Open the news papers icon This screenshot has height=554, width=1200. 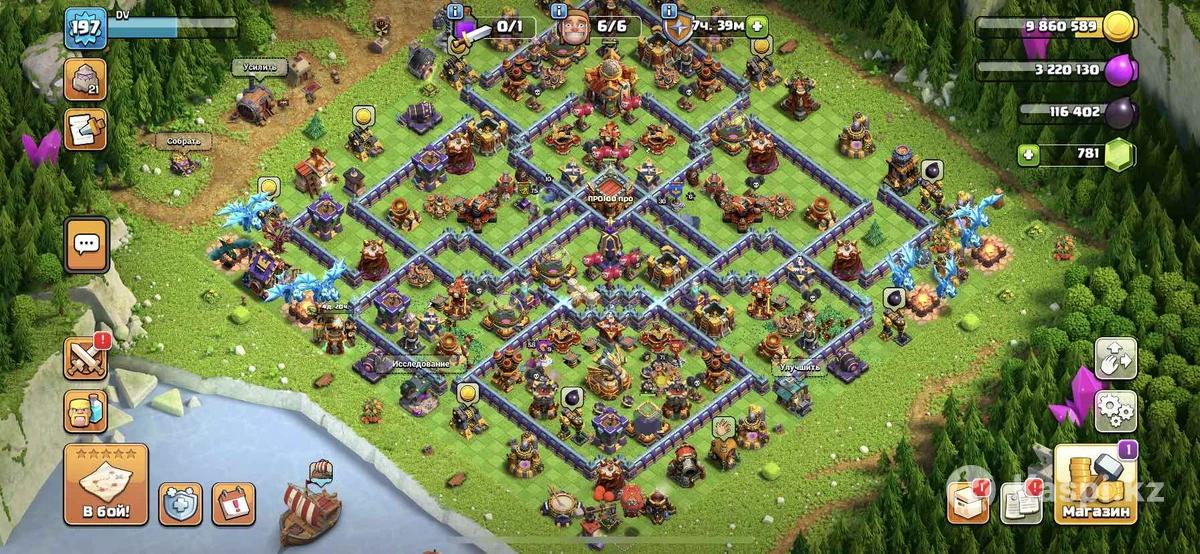click(x=1020, y=502)
